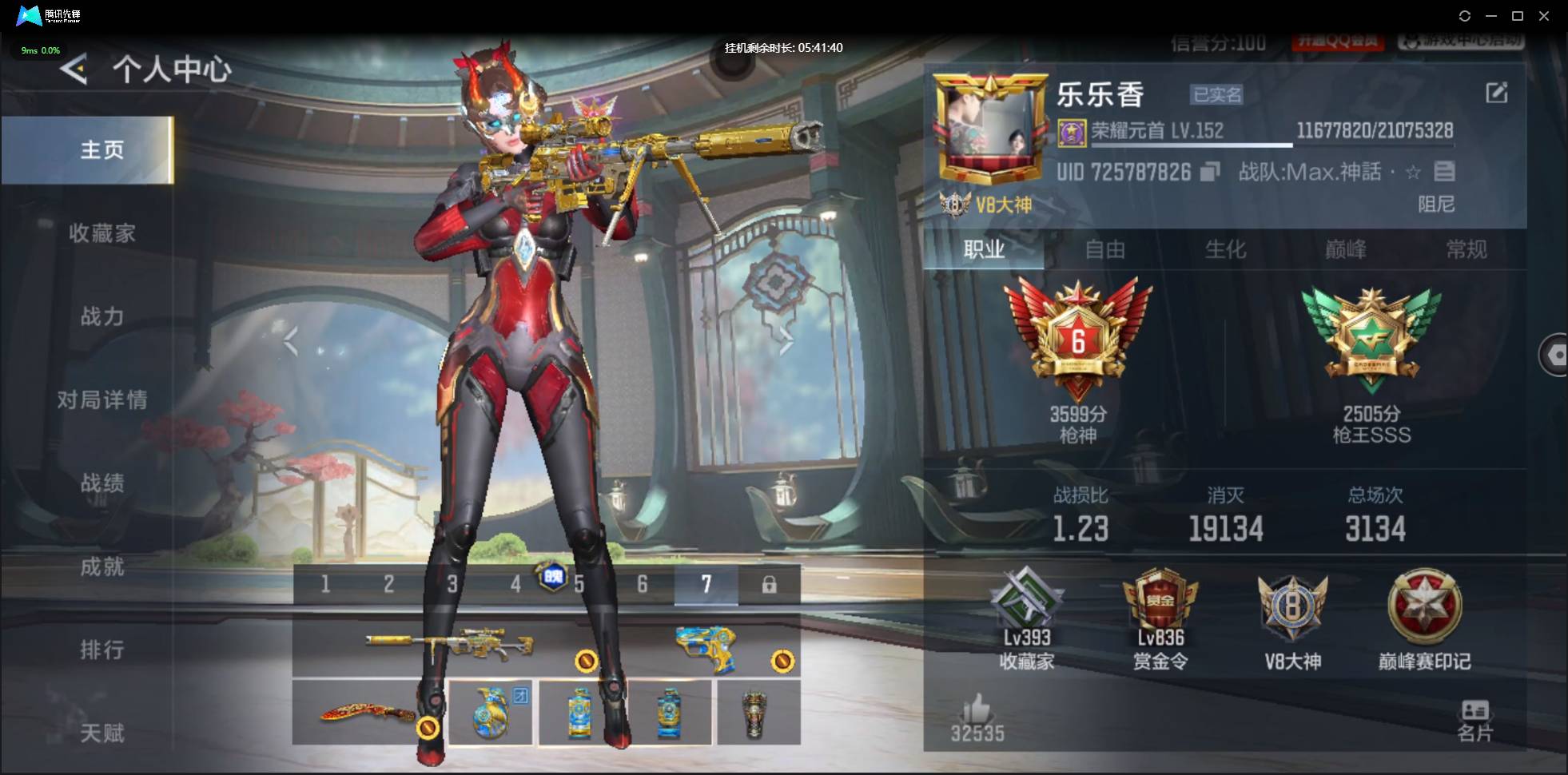Choose the 常规 stats tab

[x=1467, y=250]
